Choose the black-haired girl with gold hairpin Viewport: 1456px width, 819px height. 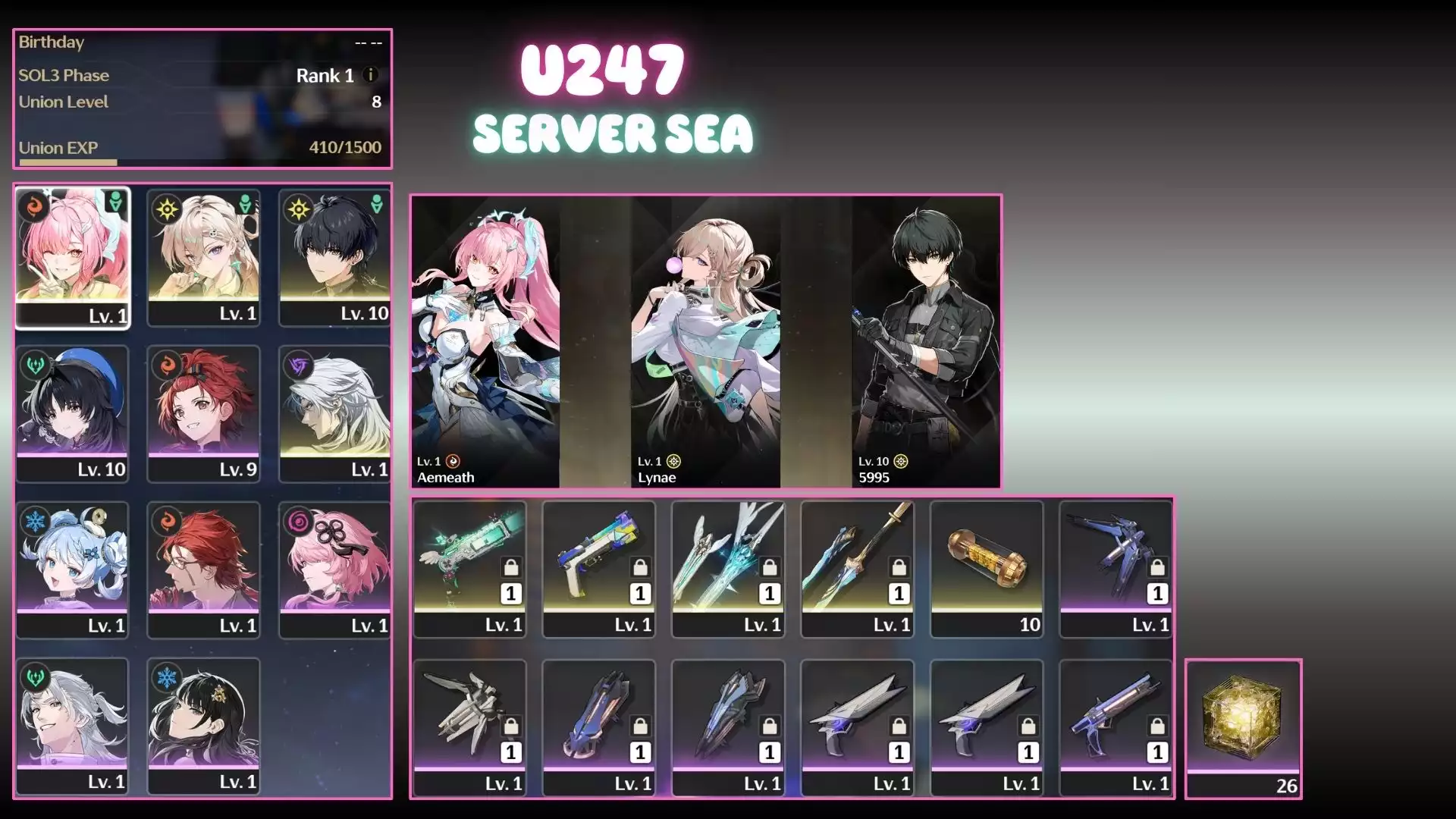pyautogui.click(x=203, y=726)
